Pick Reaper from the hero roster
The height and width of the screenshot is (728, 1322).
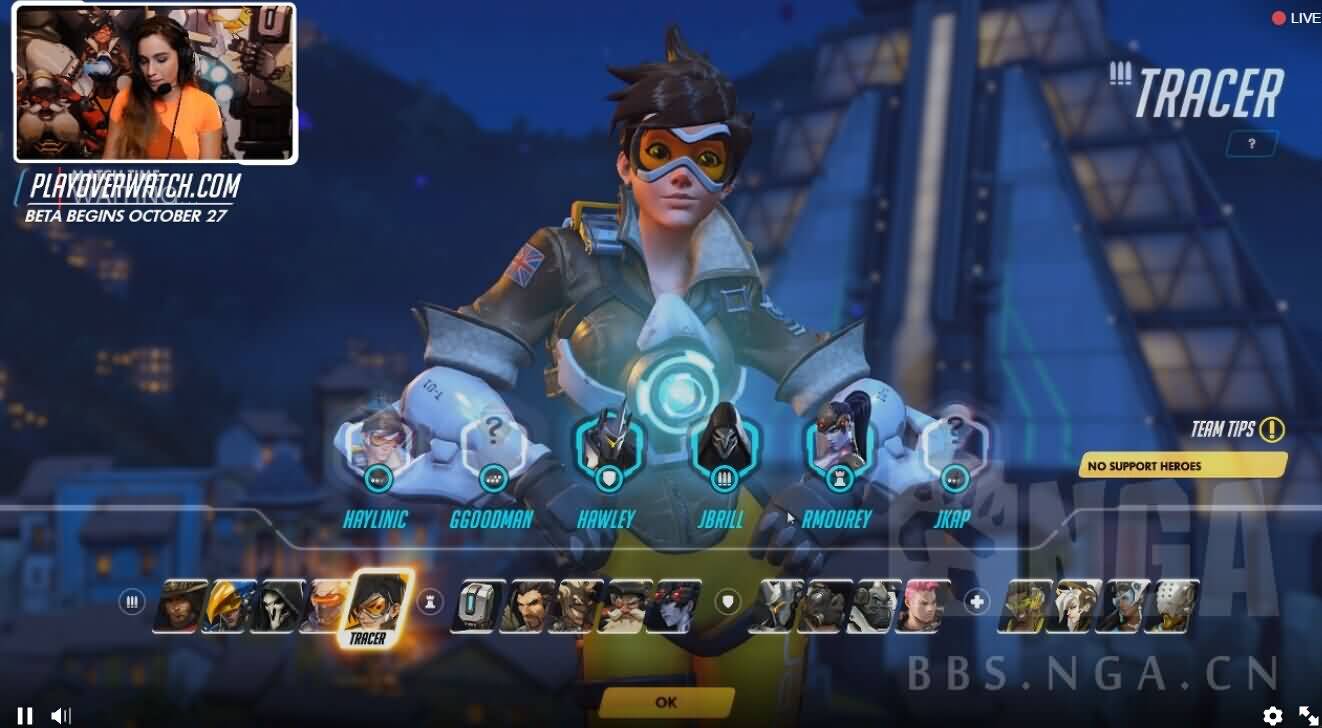(277, 606)
